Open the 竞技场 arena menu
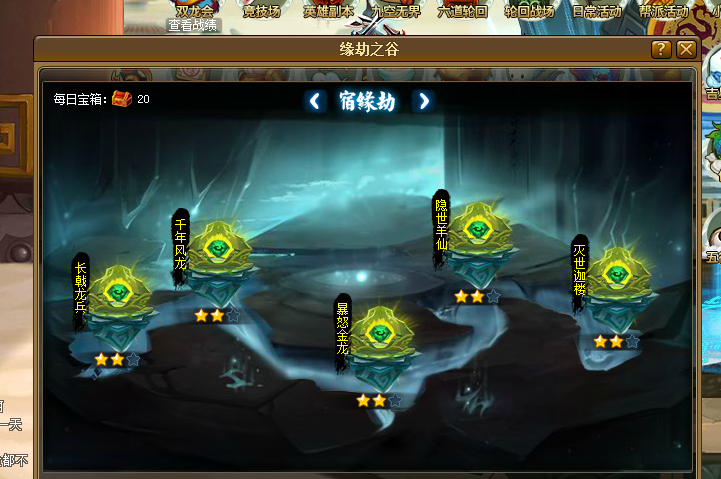The image size is (721, 479). [262, 12]
